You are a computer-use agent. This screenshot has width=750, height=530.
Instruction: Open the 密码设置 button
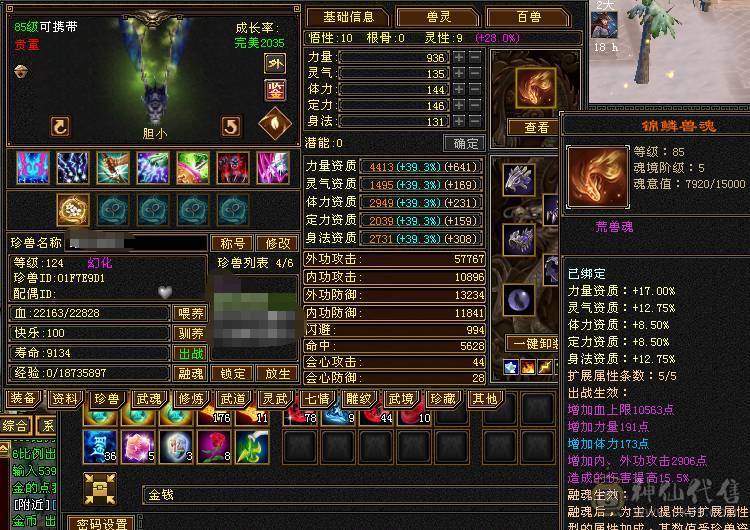pyautogui.click(x=101, y=523)
